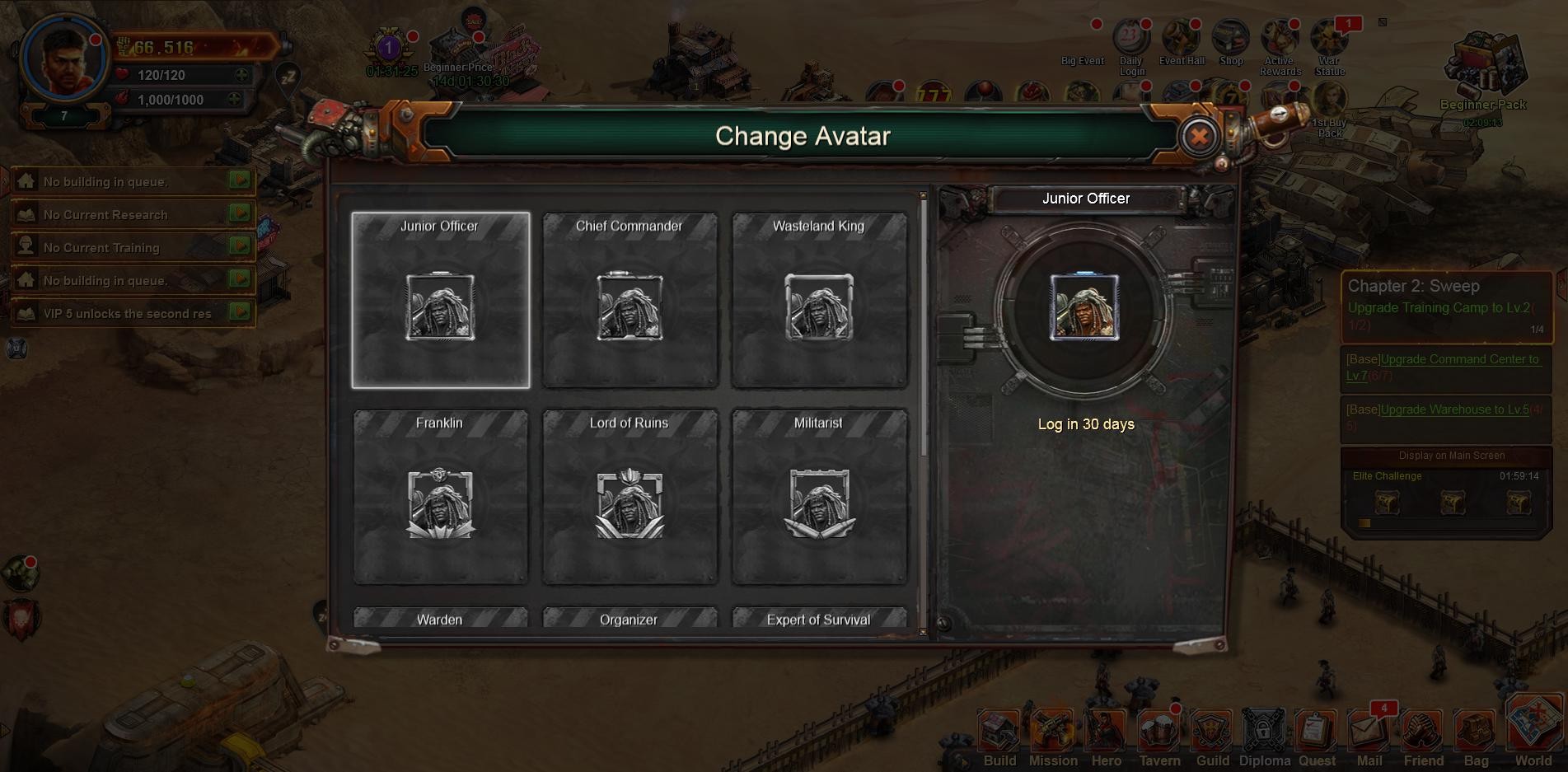Pick the Wasteland King avatar frame
1568x772 pixels.
pos(820,301)
